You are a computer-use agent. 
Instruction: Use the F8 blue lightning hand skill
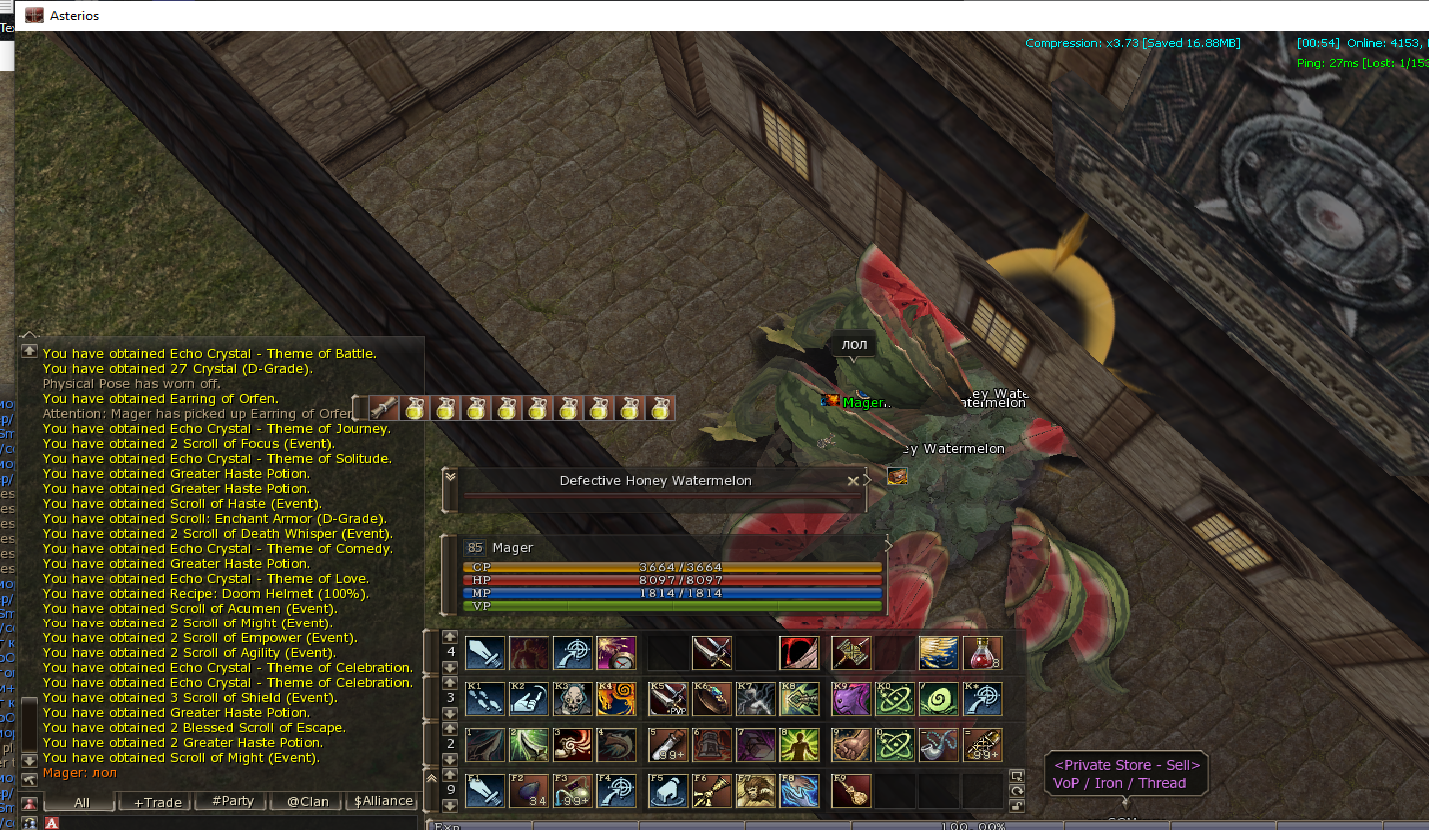[801, 791]
